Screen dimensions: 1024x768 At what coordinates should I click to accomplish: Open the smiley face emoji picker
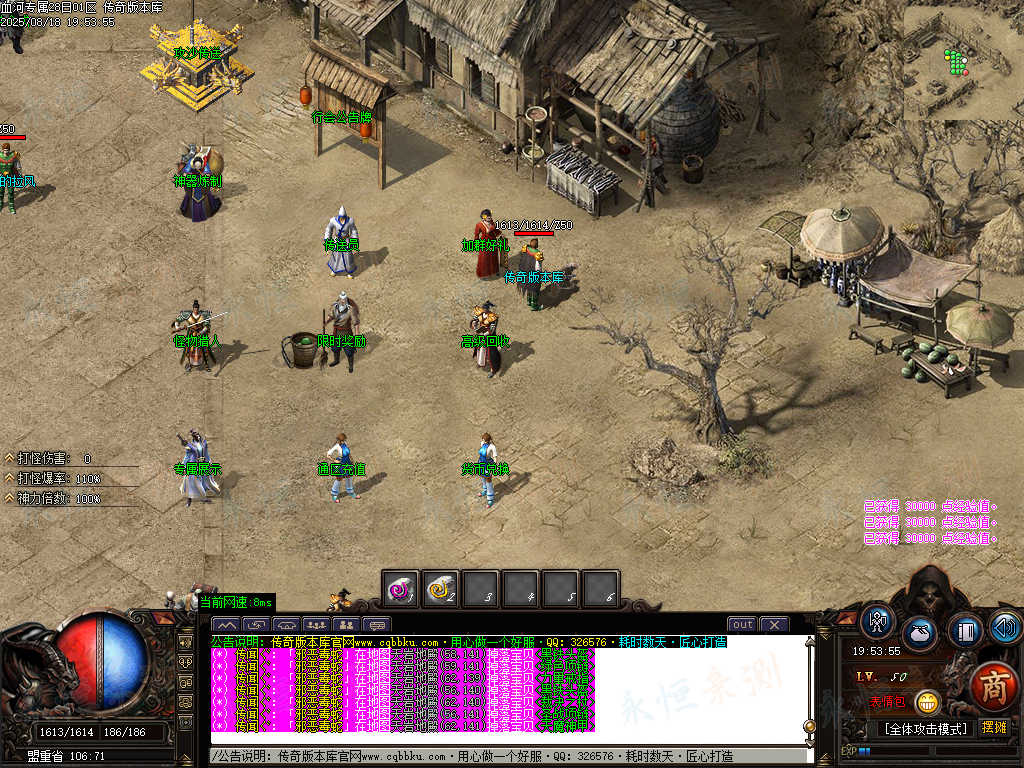click(x=927, y=702)
